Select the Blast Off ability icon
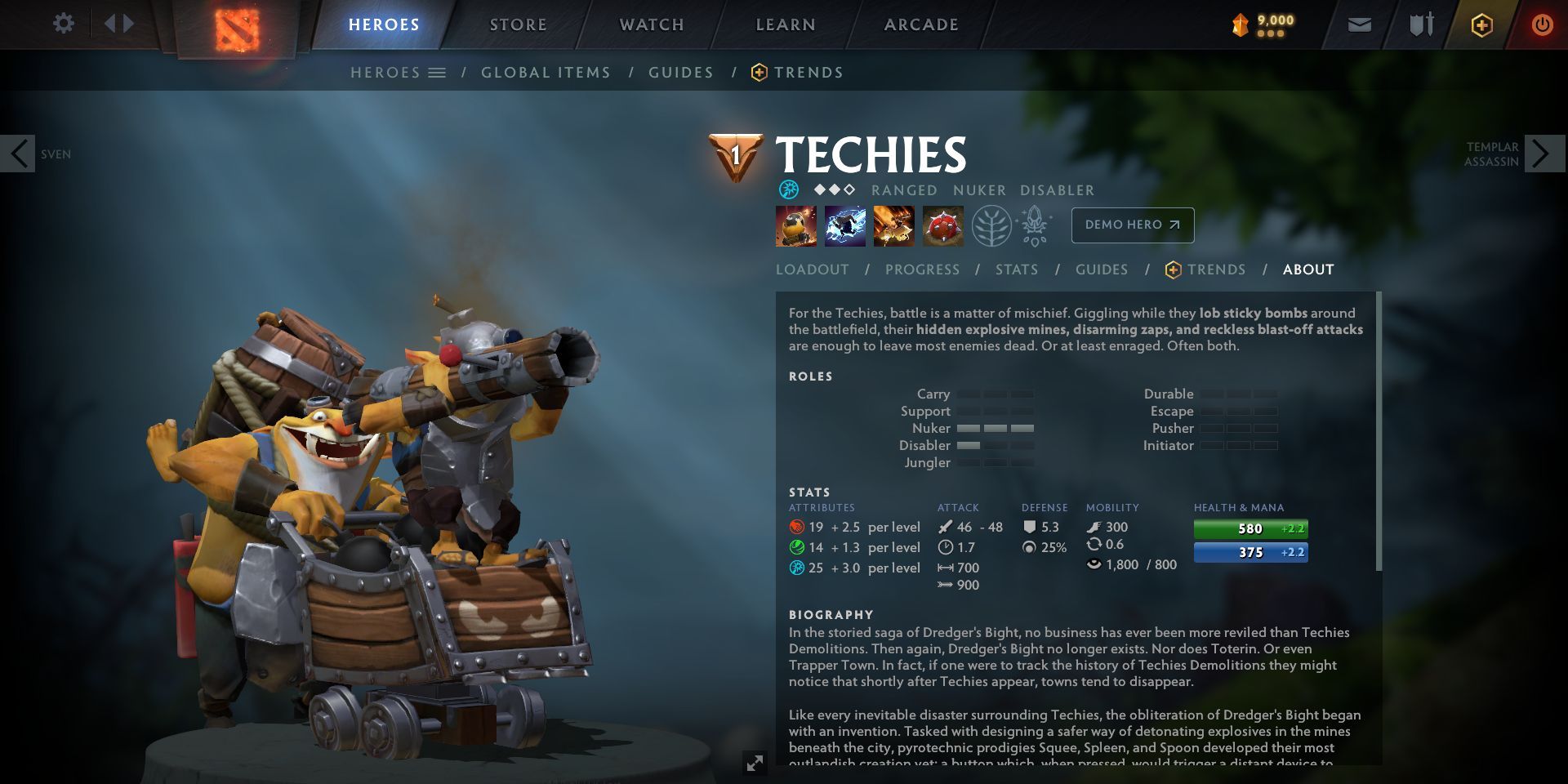The height and width of the screenshot is (784, 1568). 893,225
